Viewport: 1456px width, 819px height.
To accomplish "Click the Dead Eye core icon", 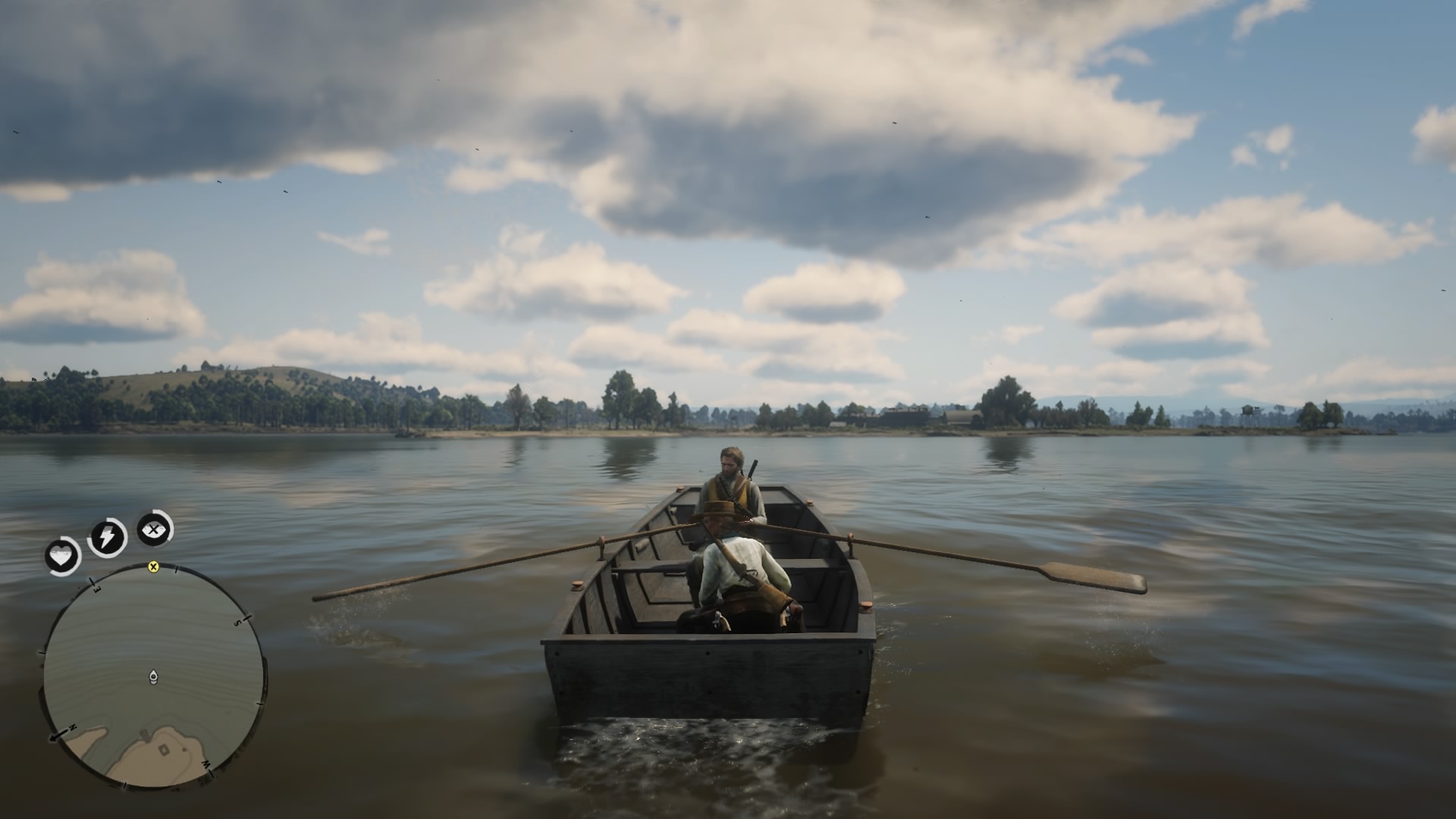I will click(154, 529).
